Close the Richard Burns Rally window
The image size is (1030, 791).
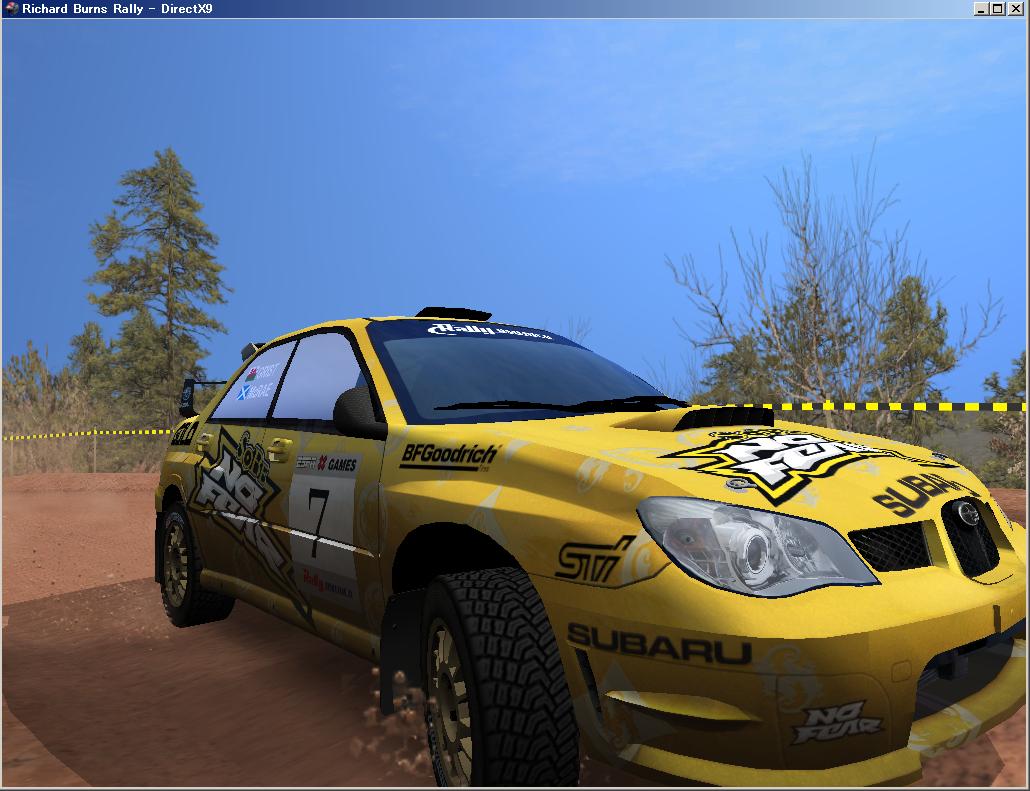(x=1015, y=9)
